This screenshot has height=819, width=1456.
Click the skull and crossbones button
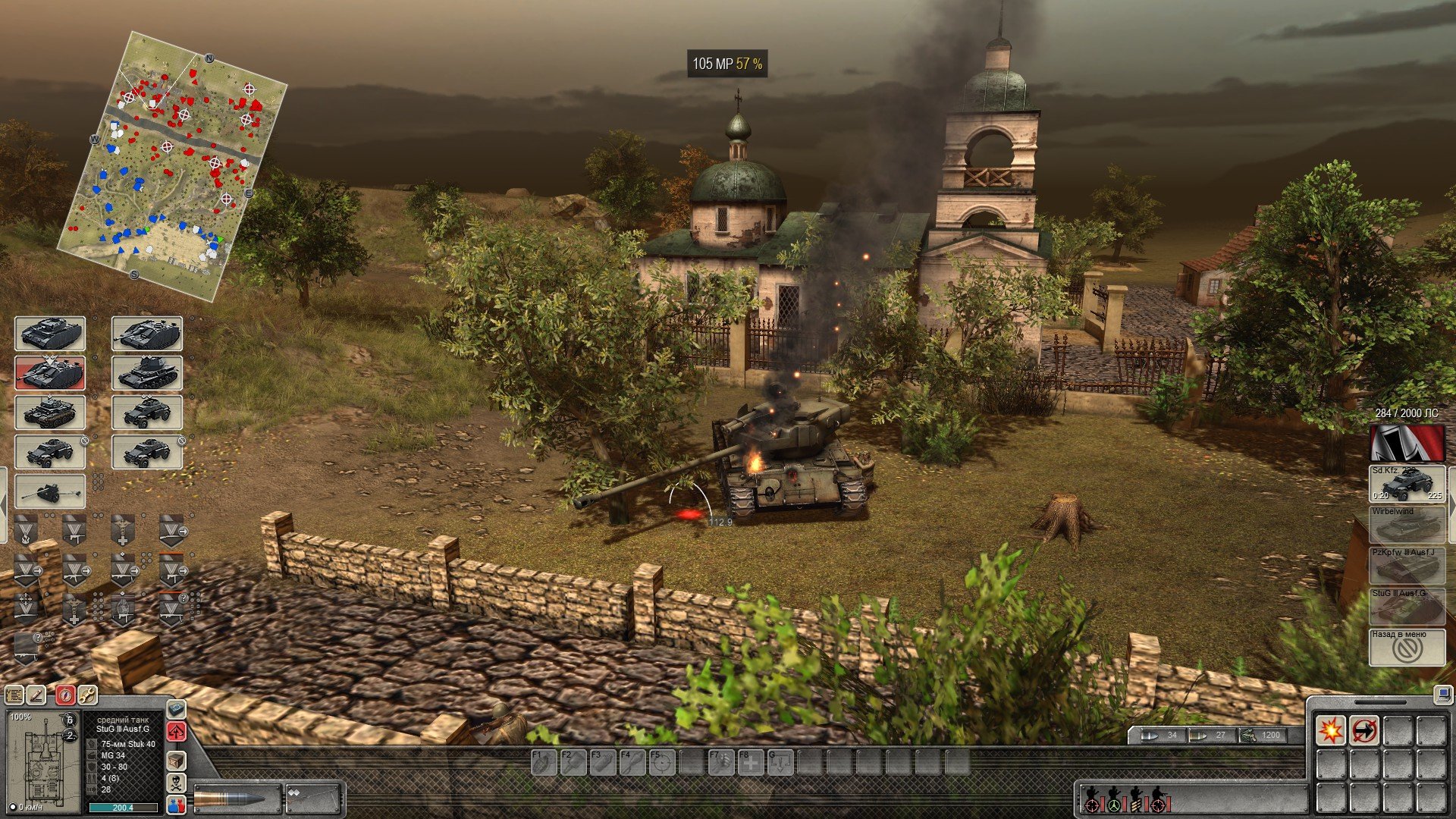tap(176, 783)
